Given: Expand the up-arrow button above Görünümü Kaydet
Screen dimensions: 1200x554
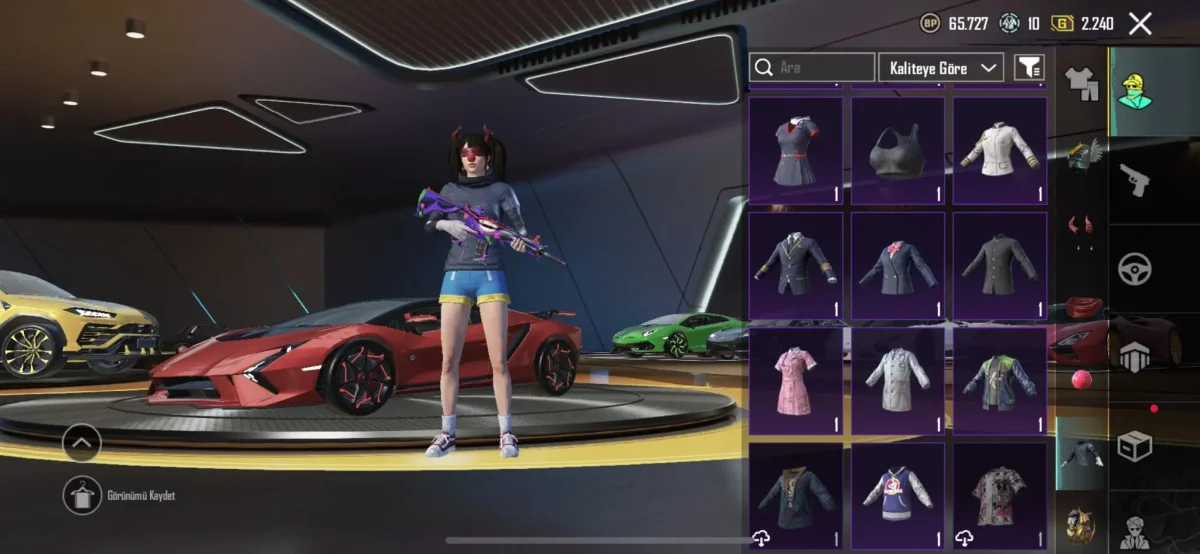Looking at the screenshot, I should click(81, 442).
